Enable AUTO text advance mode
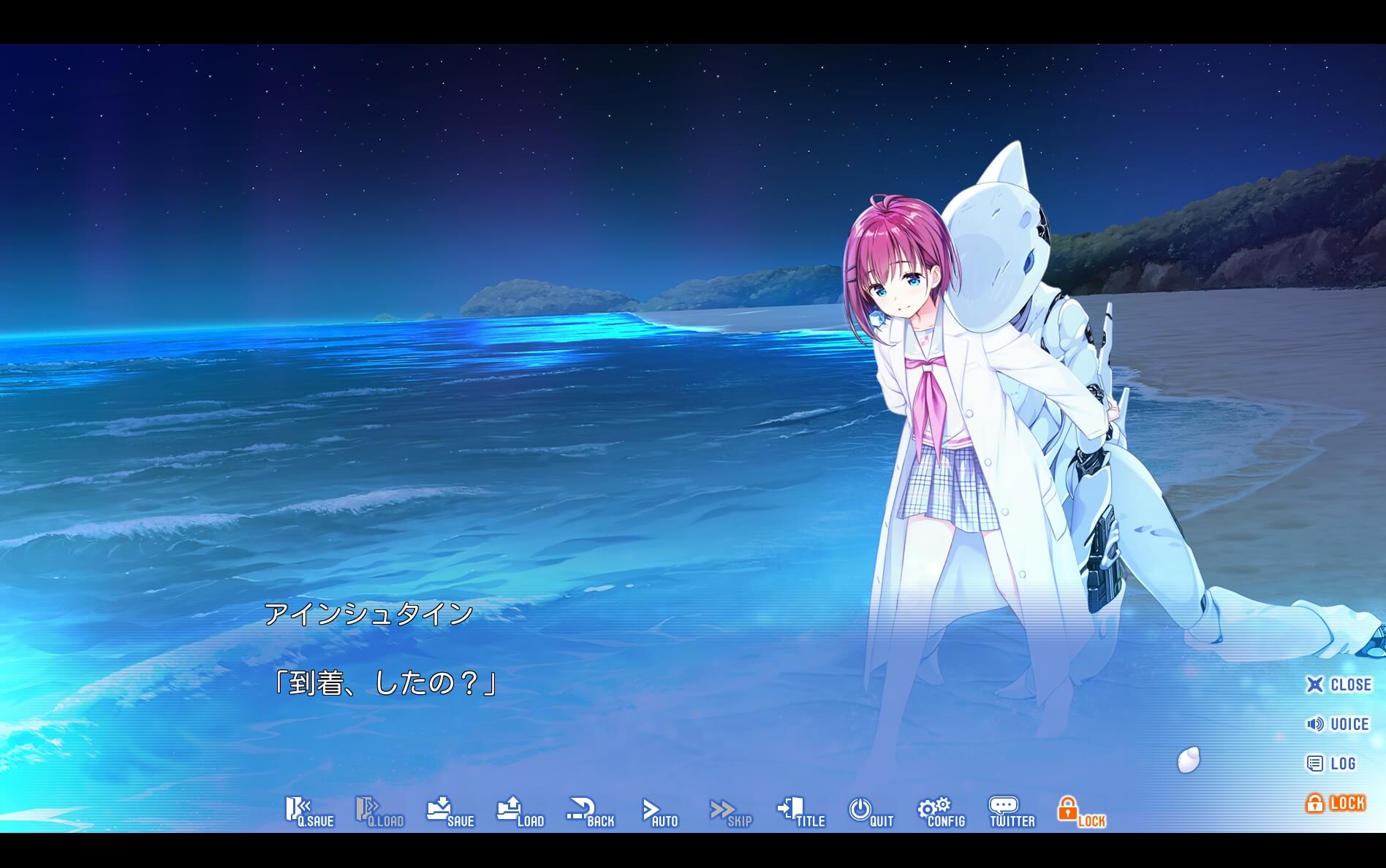 (659, 812)
